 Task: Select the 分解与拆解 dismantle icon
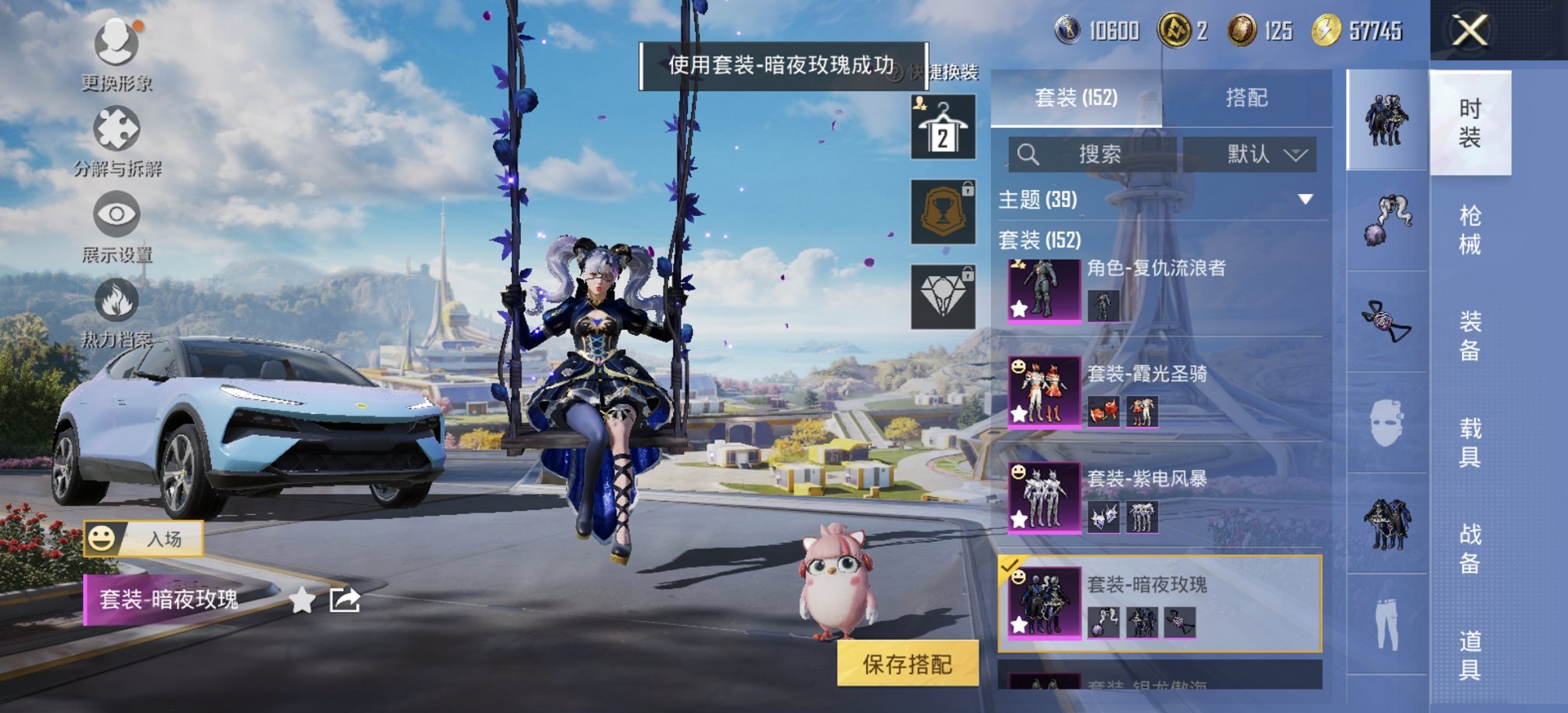tap(115, 128)
